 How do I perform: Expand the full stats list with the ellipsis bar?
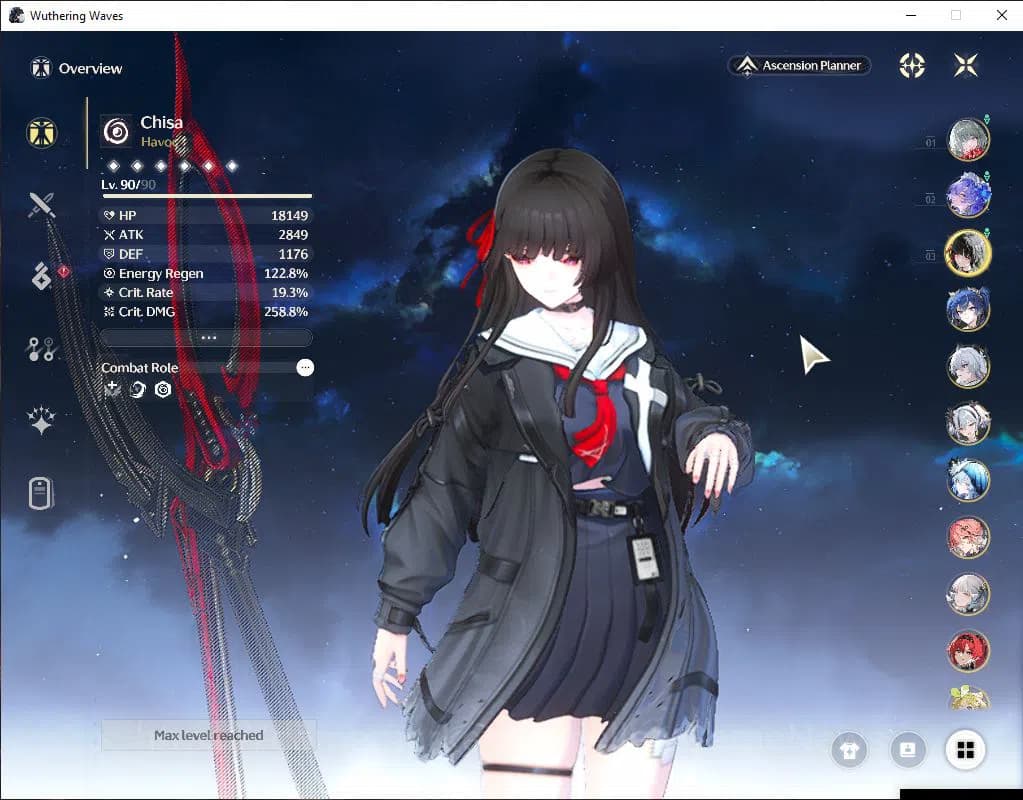coord(207,338)
